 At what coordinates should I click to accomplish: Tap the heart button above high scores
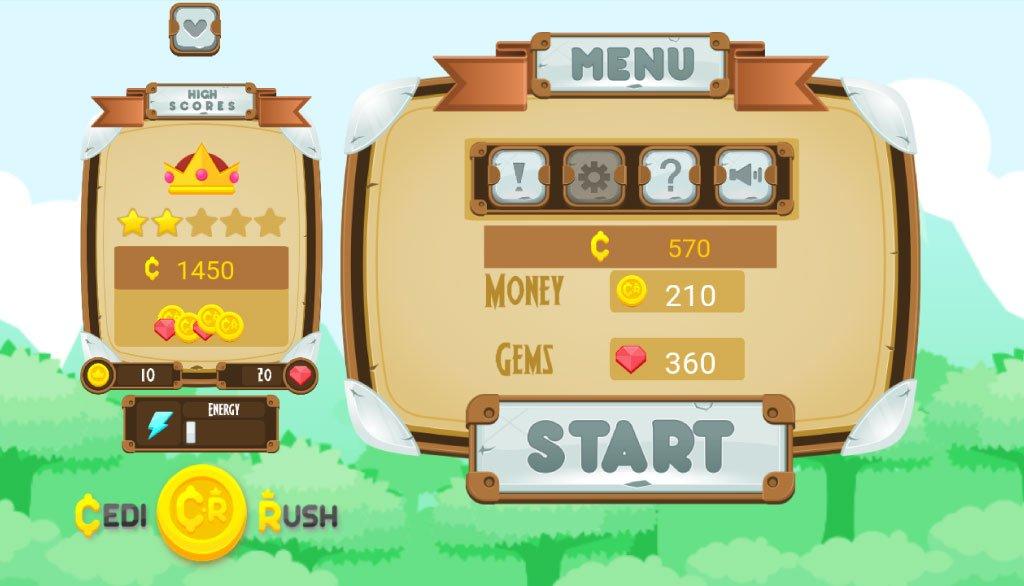[x=194, y=28]
